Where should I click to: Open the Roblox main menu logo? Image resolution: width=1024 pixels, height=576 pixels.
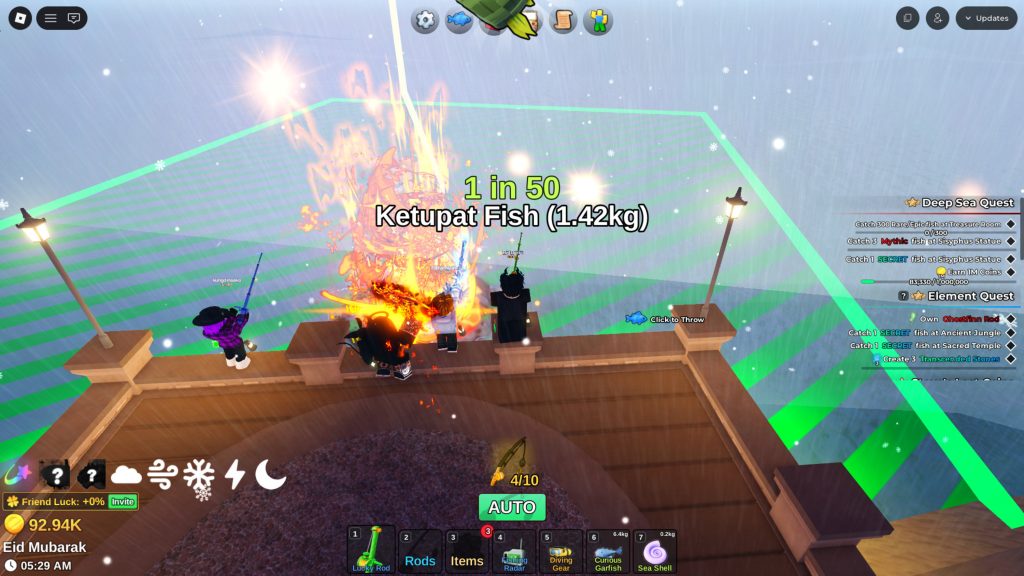[x=20, y=18]
